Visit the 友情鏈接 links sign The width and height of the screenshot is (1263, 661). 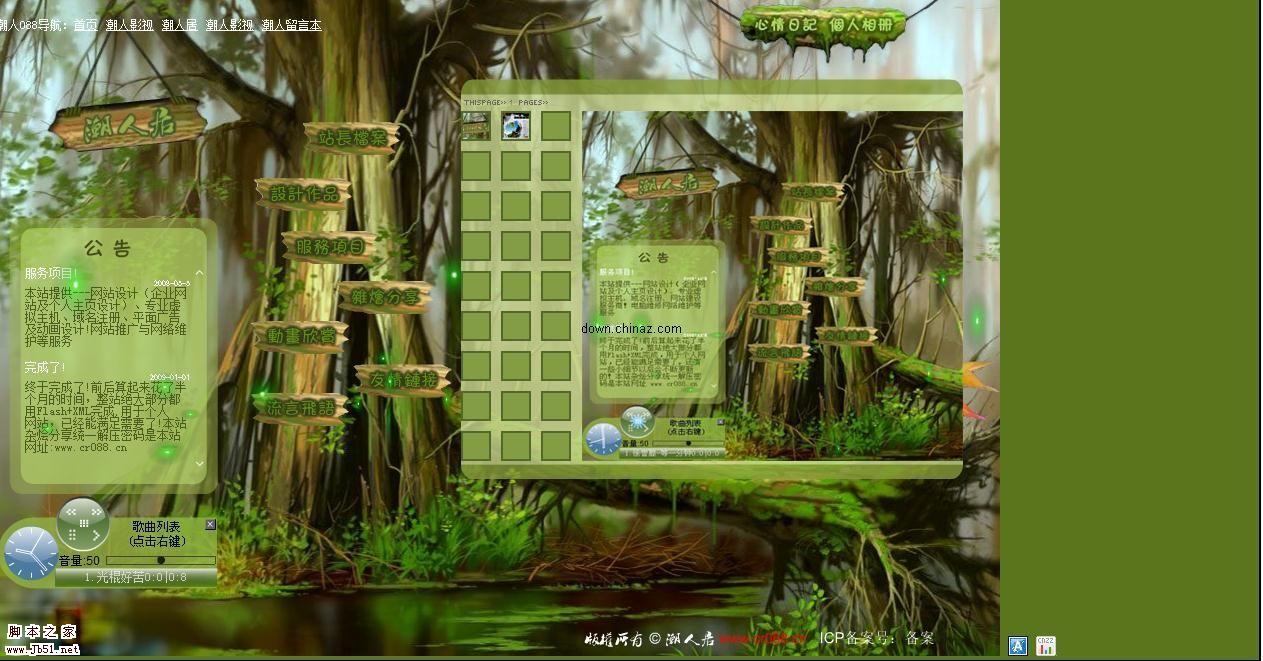(x=403, y=380)
